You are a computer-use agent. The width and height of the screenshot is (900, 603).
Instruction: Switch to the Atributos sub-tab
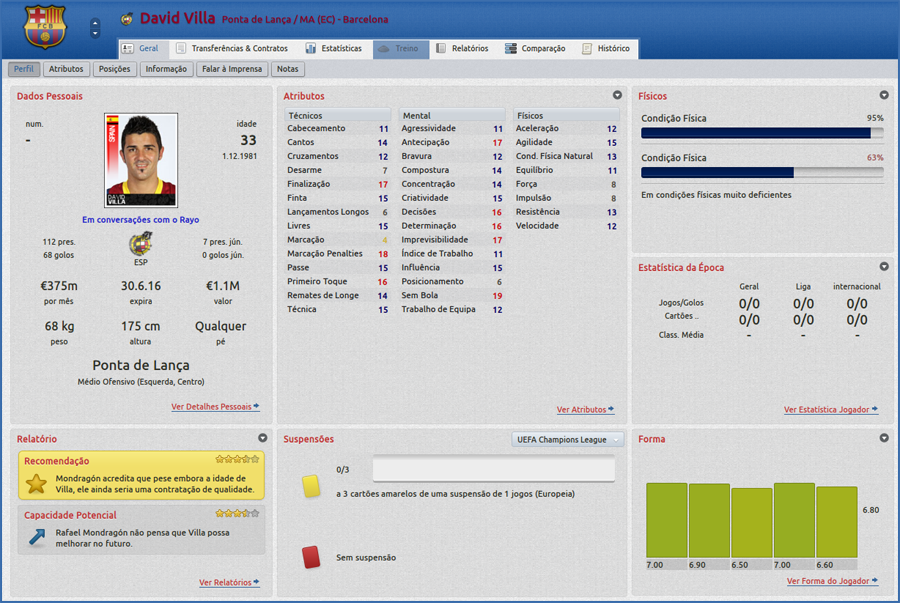point(66,70)
